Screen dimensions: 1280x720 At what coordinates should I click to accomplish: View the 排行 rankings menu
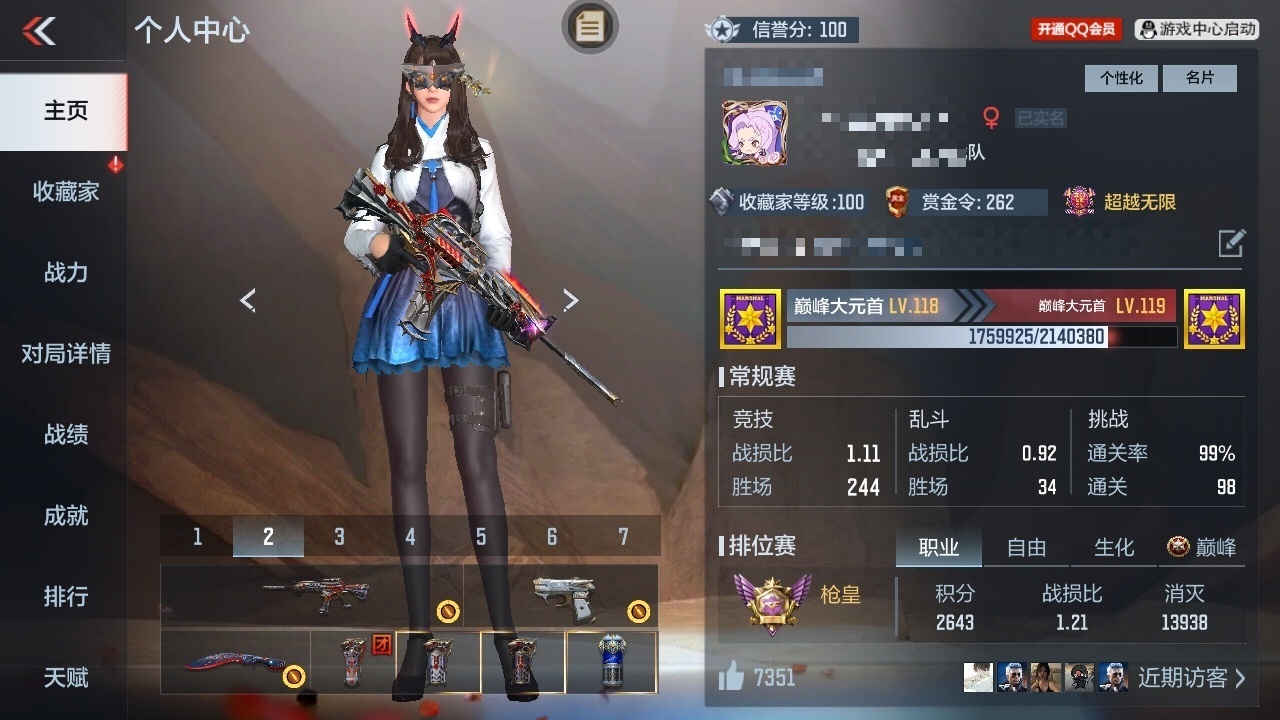65,596
